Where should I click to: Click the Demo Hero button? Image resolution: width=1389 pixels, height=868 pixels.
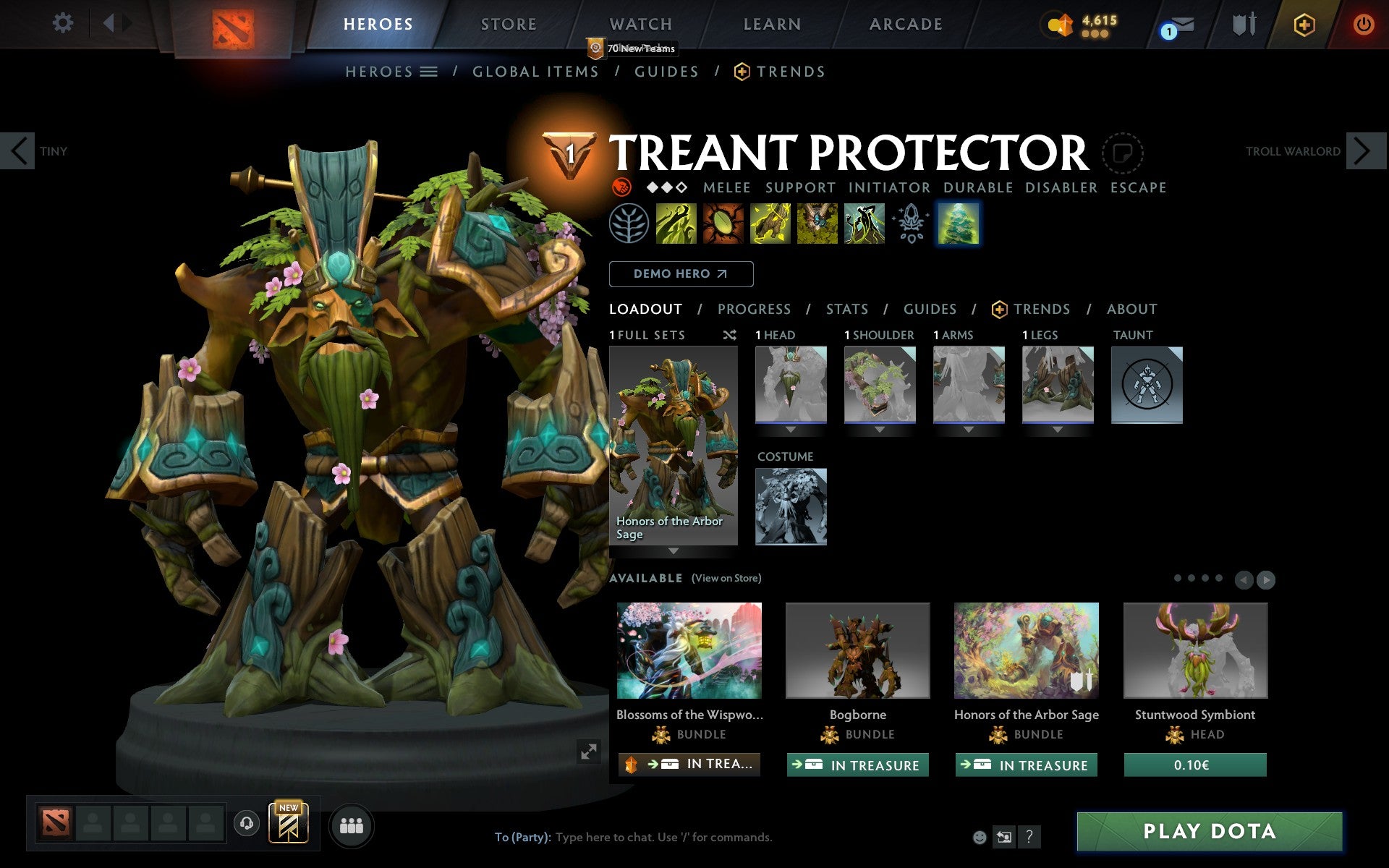pos(681,273)
